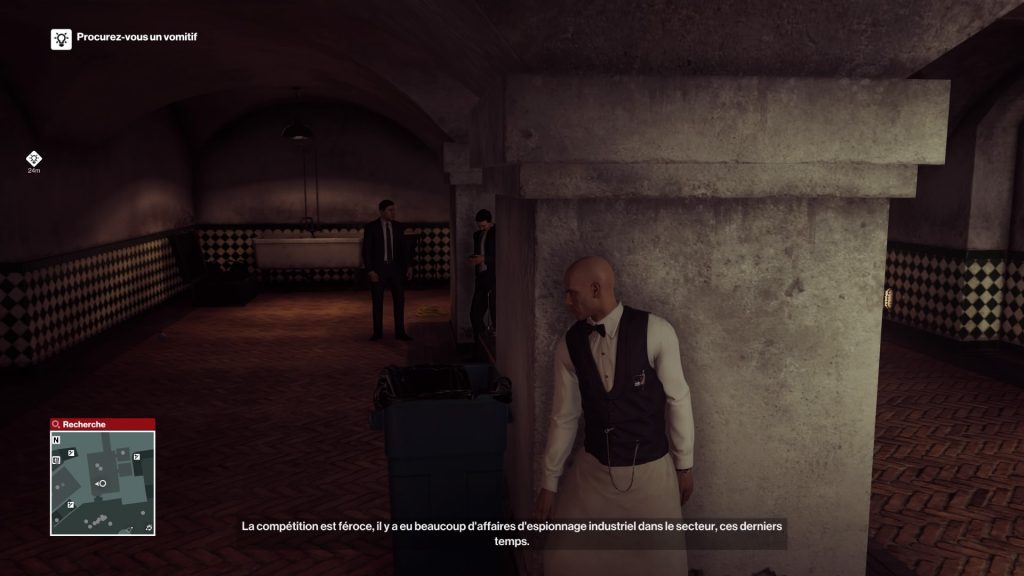Open the minimap
Image resolution: width=1024 pixels, height=576 pixels.
[102, 483]
